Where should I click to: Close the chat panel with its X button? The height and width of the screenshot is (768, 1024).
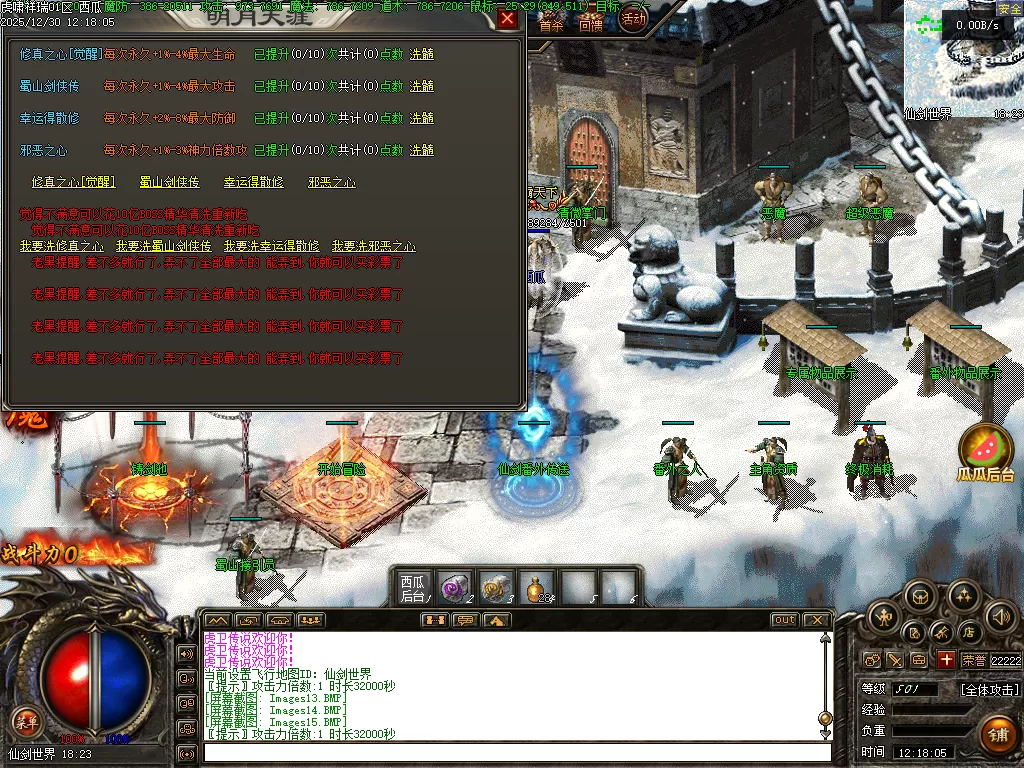pos(816,620)
